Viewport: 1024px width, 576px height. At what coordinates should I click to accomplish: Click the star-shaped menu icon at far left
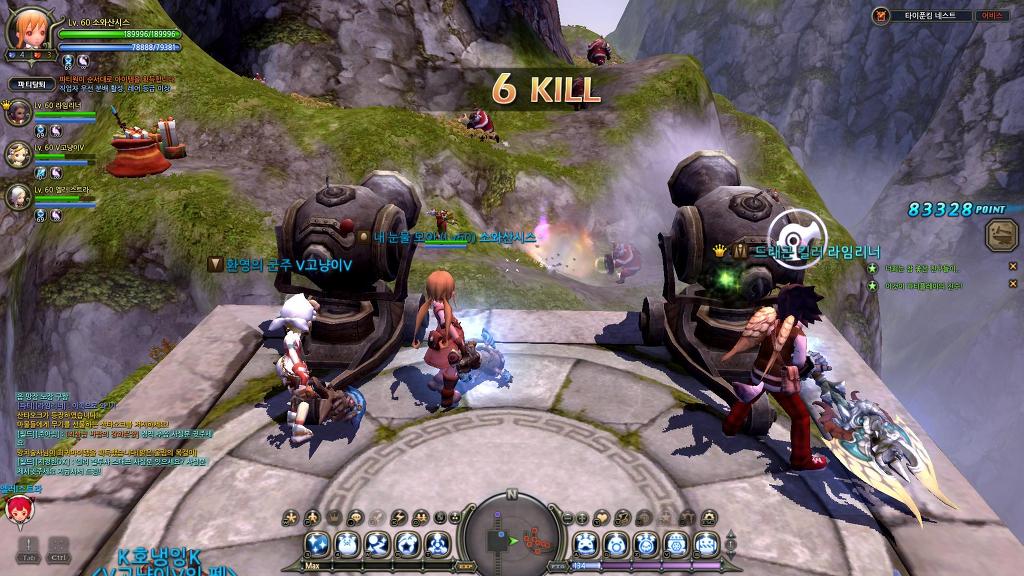tap(292, 517)
